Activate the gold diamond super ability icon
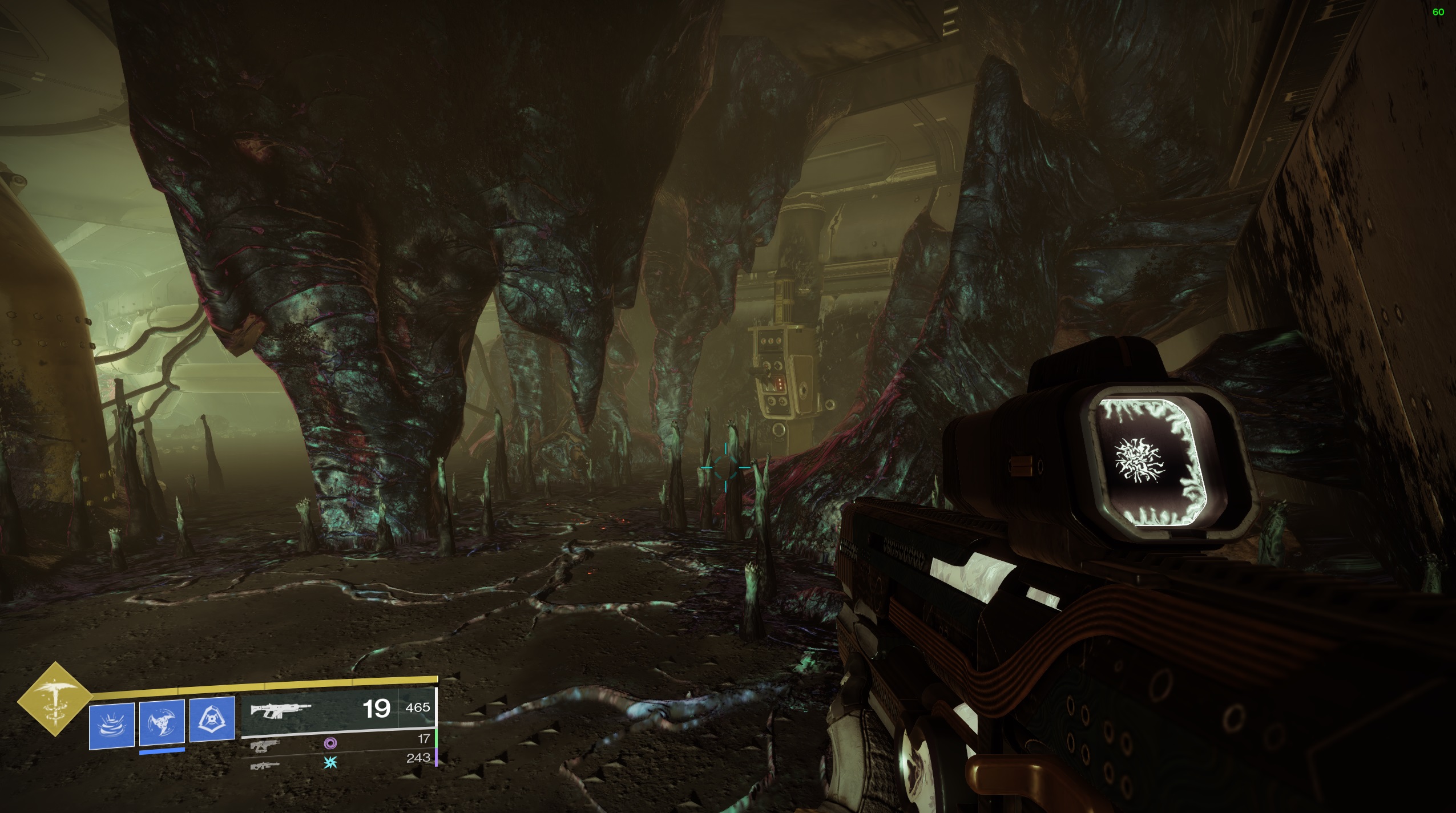The width and height of the screenshot is (1456, 813). 54,698
